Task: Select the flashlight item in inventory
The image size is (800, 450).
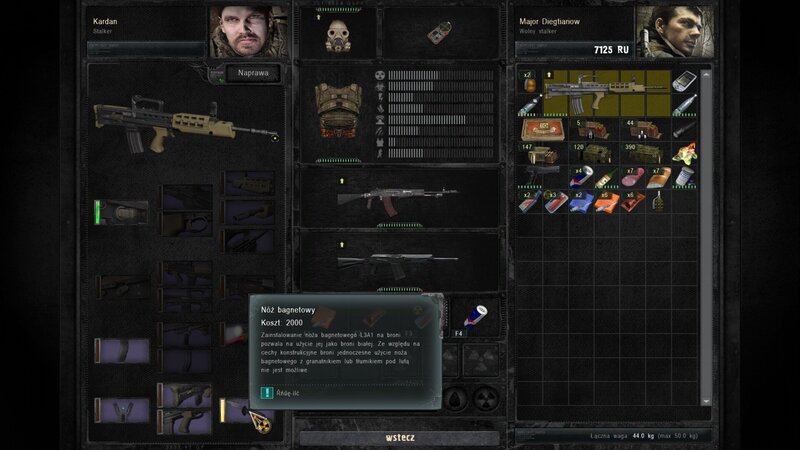Action: coord(684,130)
